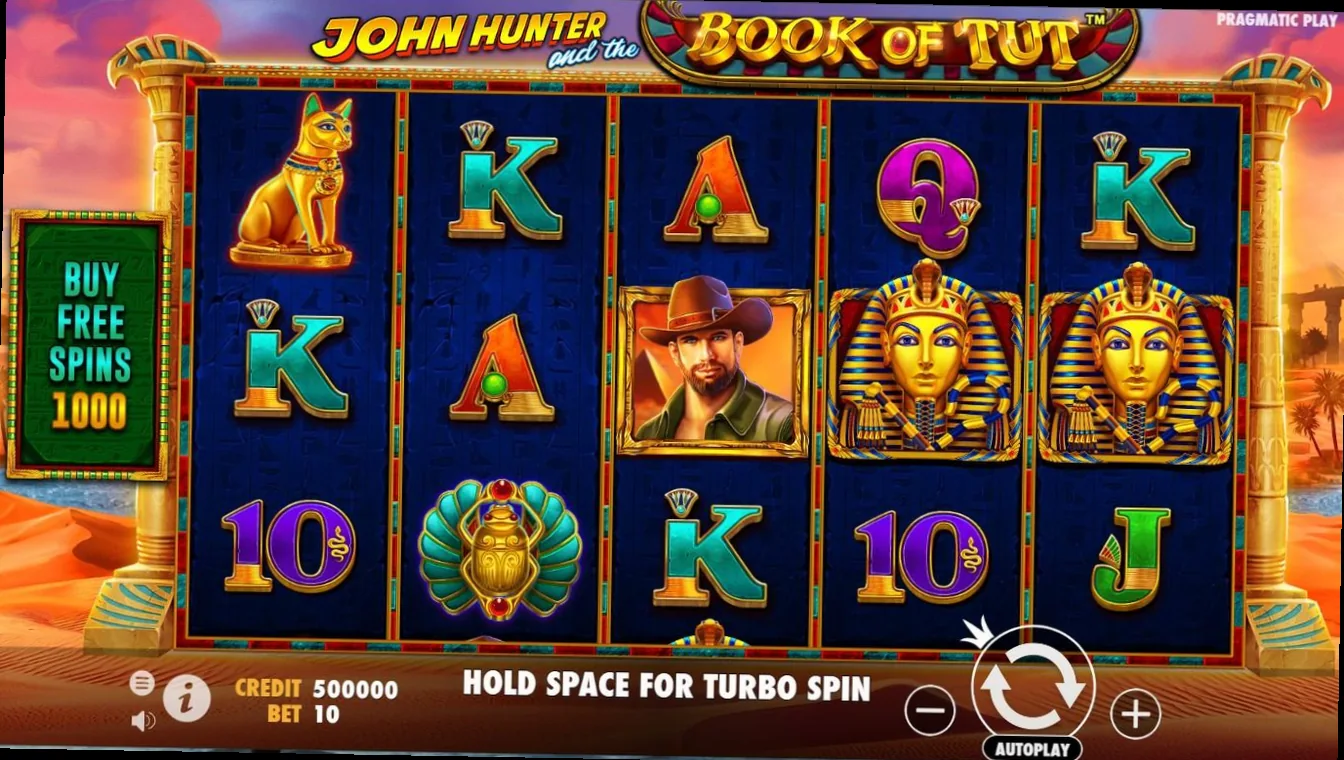Screen dimensions: 1344x760
Task: Increase bet with the plus button
Action: pyautogui.click(x=1135, y=712)
